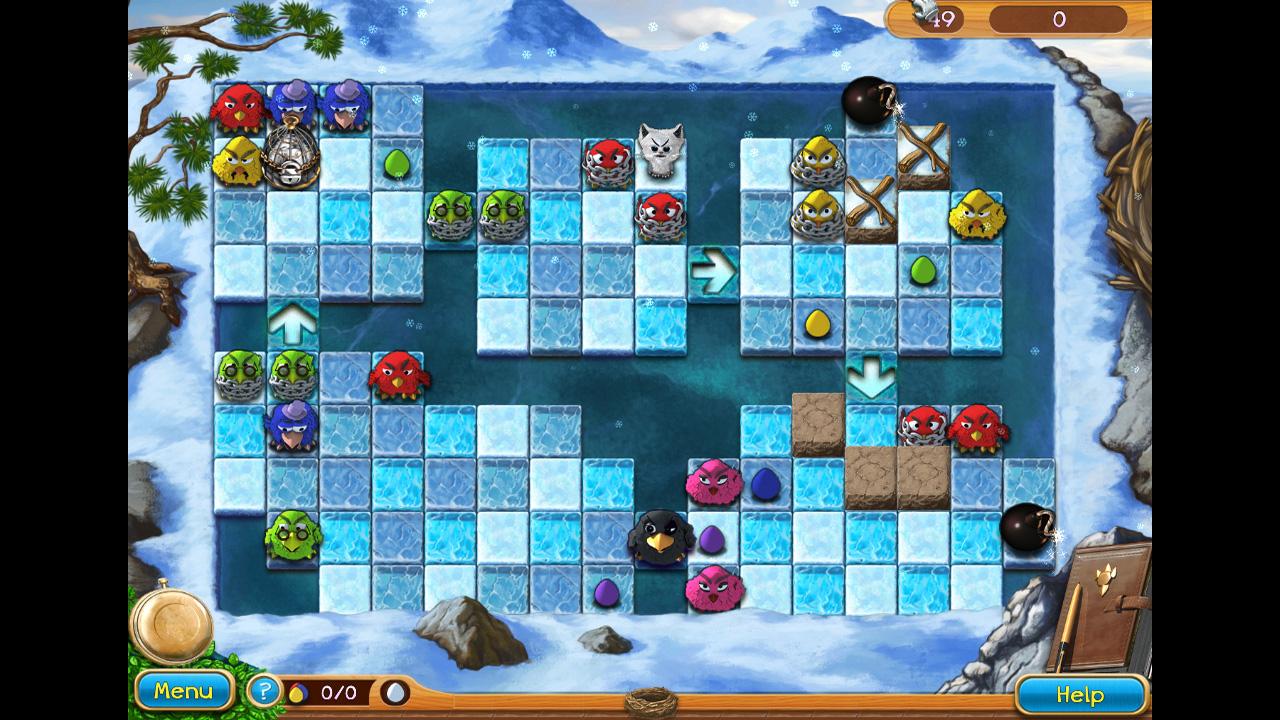The width and height of the screenshot is (1280, 720).
Task: Click the up arrow tile on the board
Action: [x=290, y=322]
